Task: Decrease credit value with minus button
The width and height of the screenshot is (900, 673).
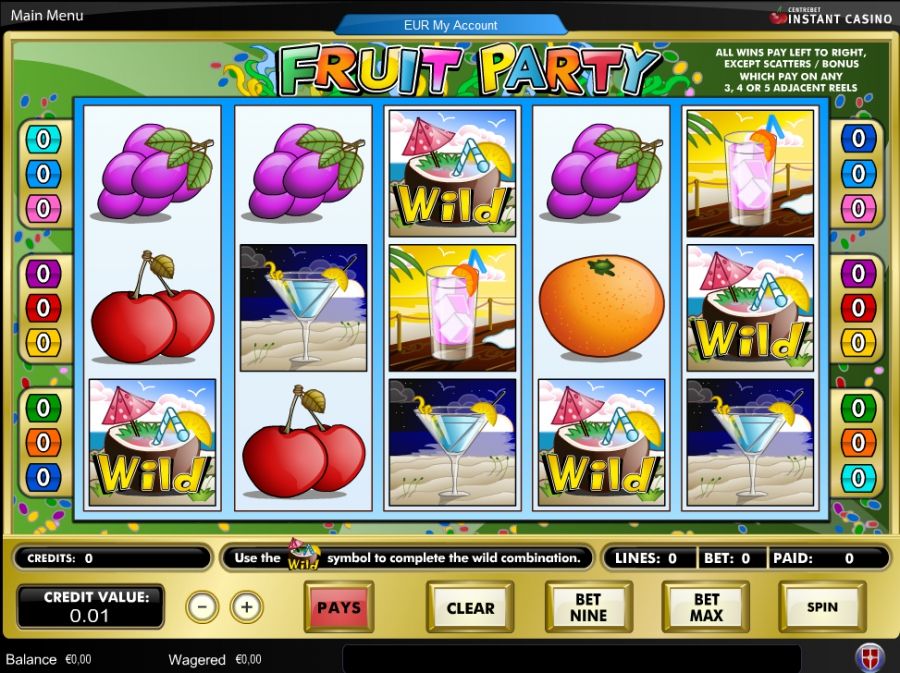Action: pyautogui.click(x=202, y=606)
